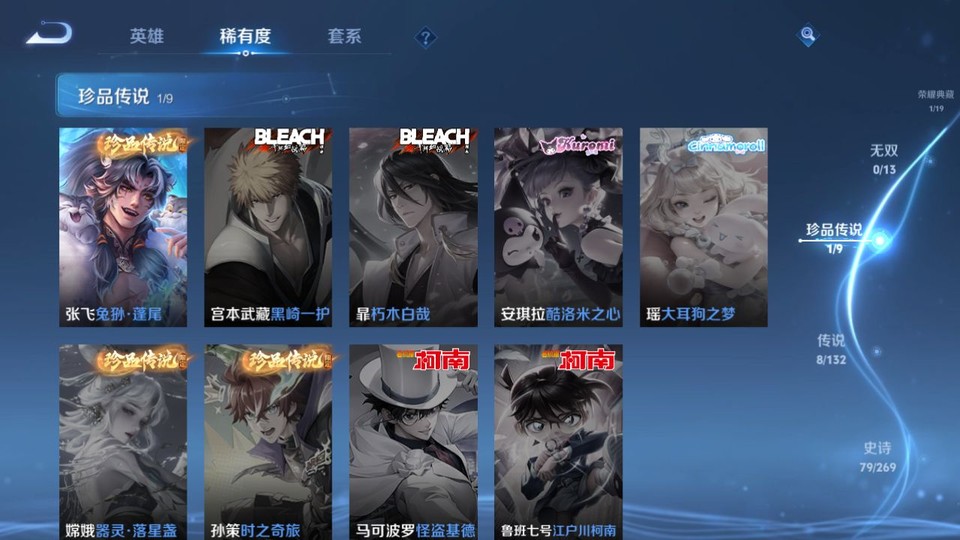Go back with the return arrow
The width and height of the screenshot is (960, 540).
[x=49, y=35]
